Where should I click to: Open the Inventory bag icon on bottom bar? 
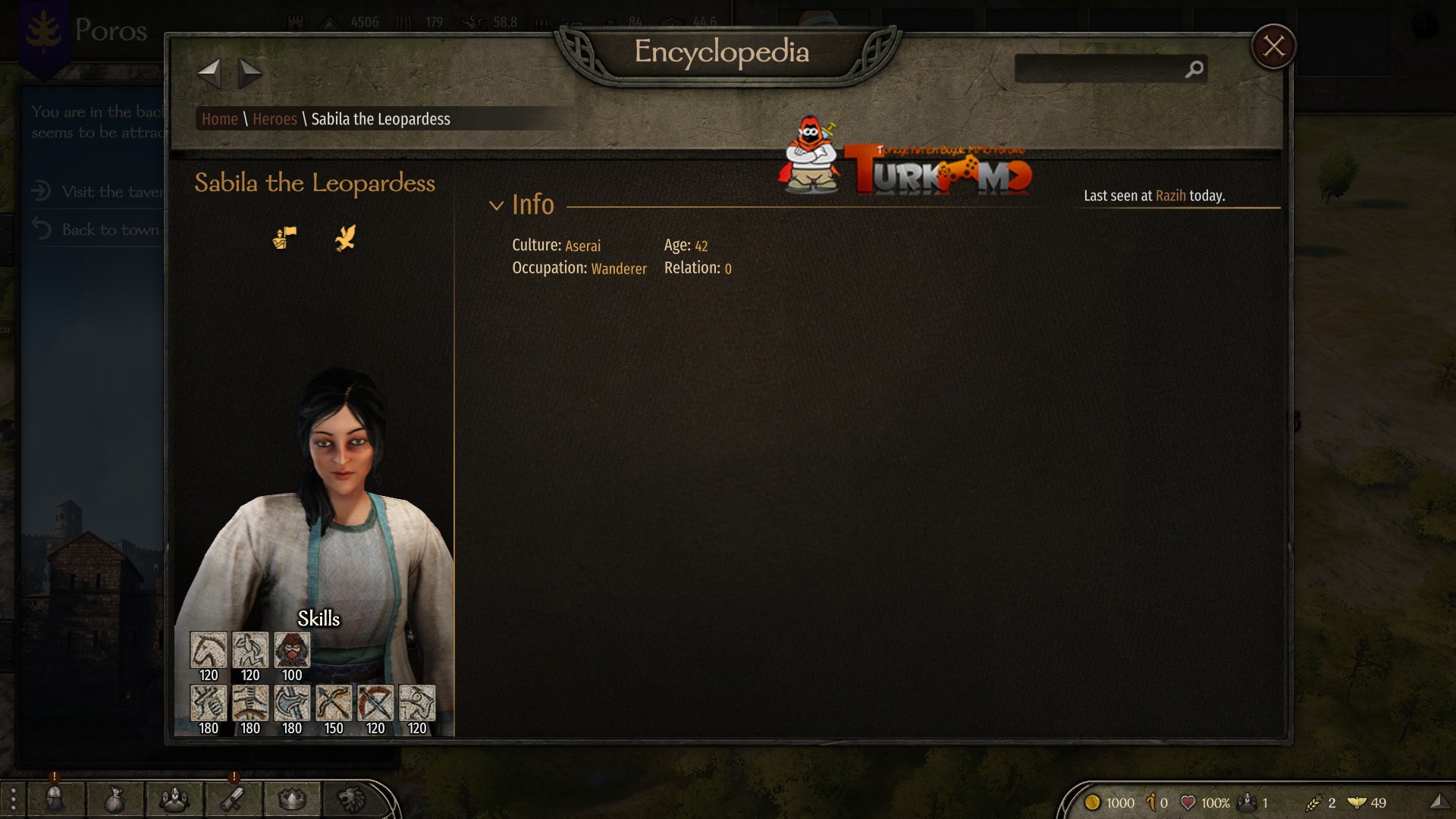(x=114, y=799)
